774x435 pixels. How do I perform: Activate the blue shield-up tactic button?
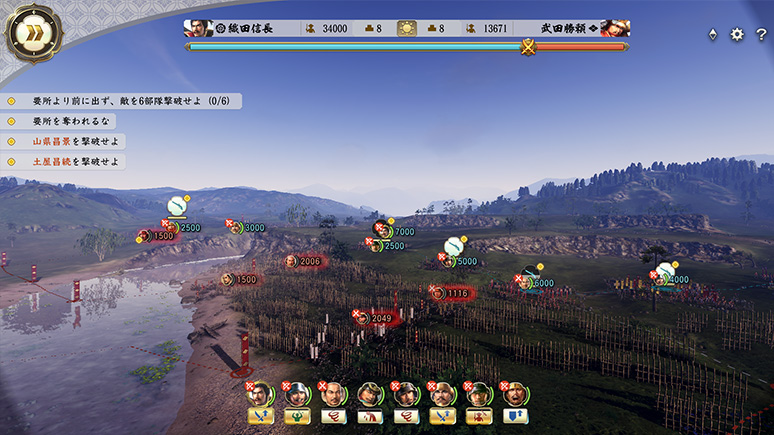[516, 416]
